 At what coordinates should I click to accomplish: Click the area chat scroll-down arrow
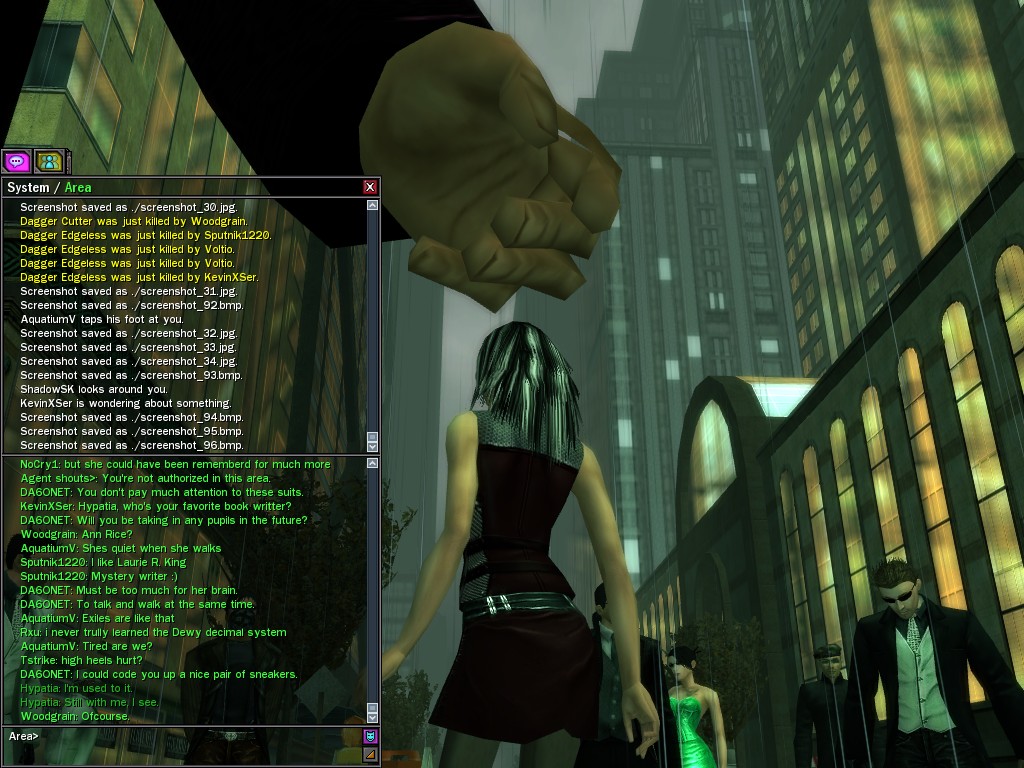pos(373,716)
